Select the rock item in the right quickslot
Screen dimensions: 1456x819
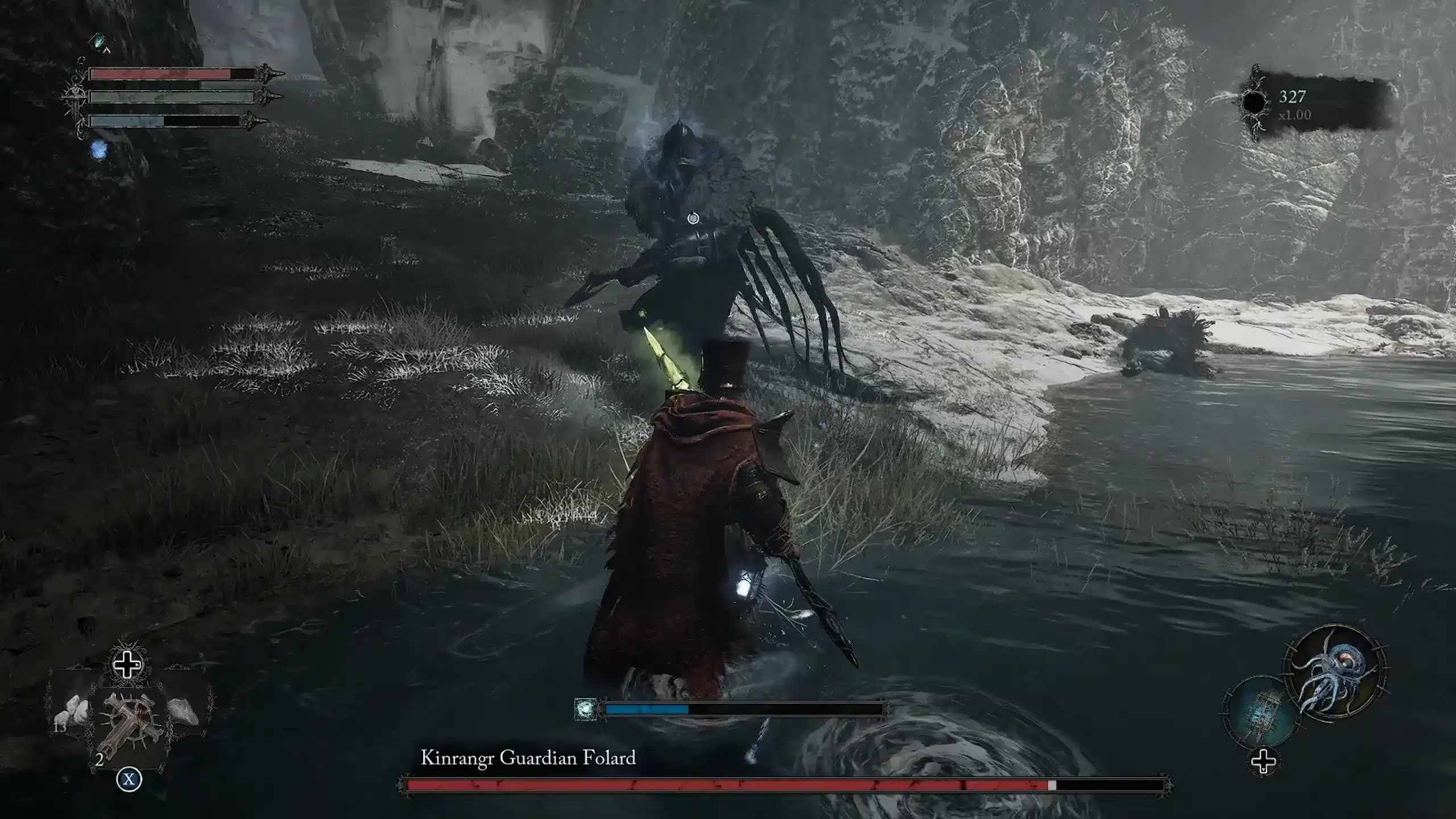click(182, 711)
